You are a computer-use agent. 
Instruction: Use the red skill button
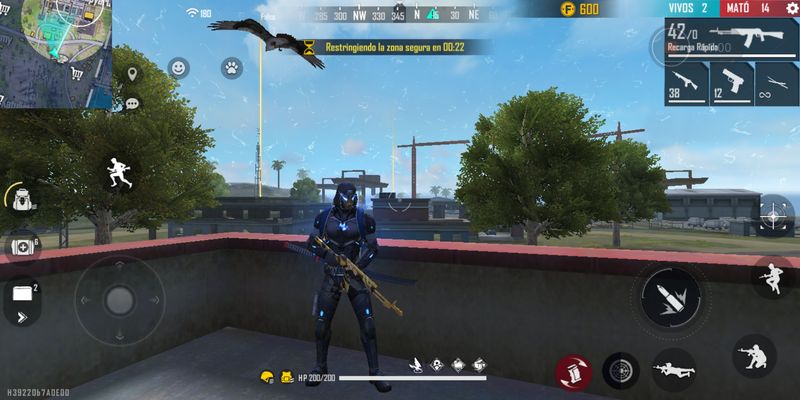573,373
